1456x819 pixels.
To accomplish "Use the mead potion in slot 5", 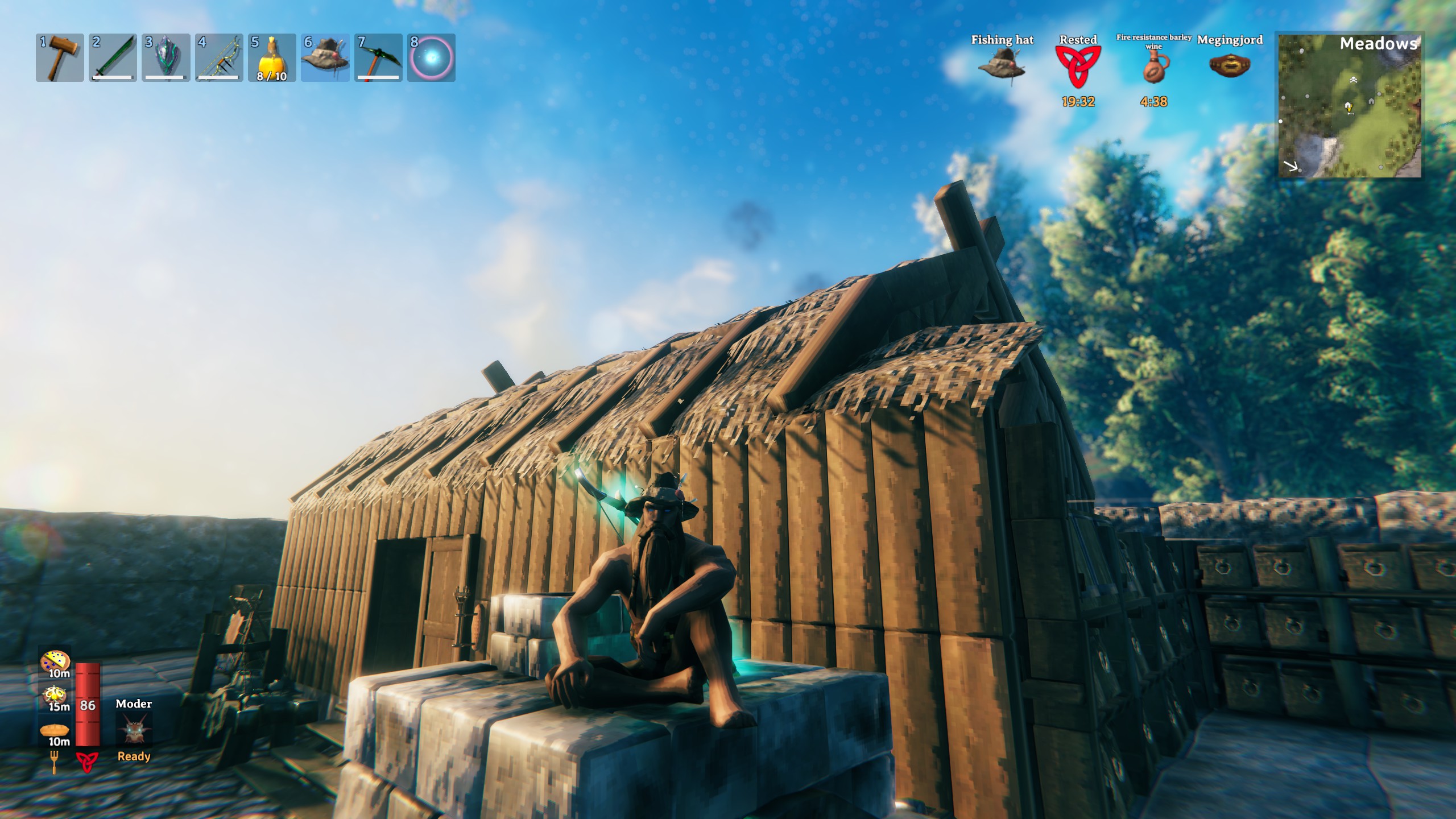I will pos(271,59).
